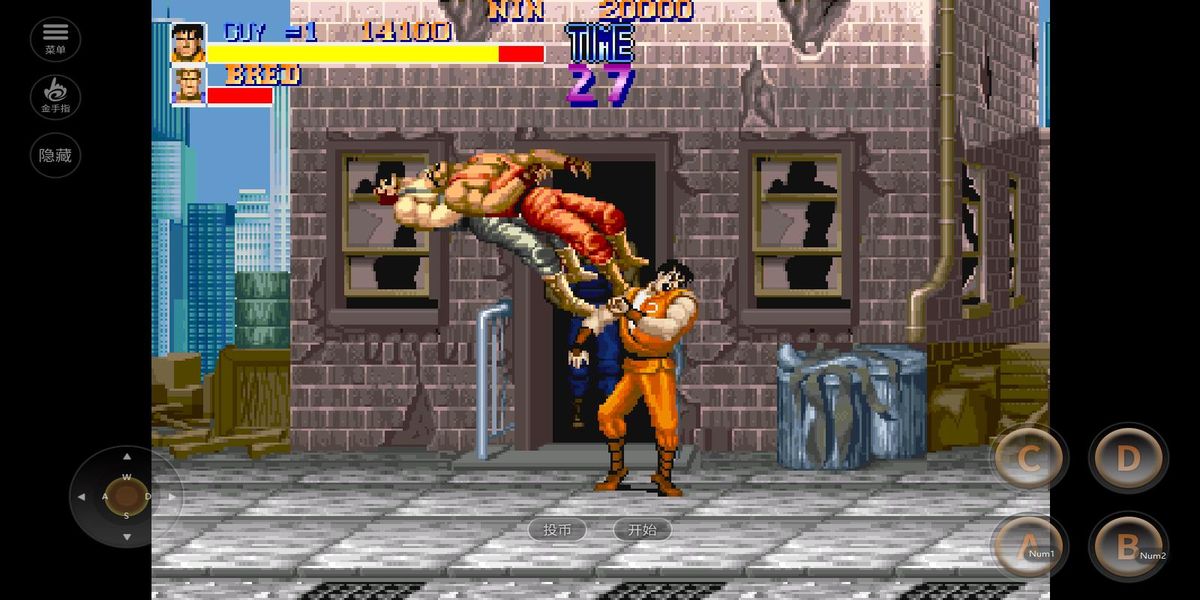The image size is (1200, 600).
Task: Tap the 隐藏 hide-controls button
Action: (55, 155)
